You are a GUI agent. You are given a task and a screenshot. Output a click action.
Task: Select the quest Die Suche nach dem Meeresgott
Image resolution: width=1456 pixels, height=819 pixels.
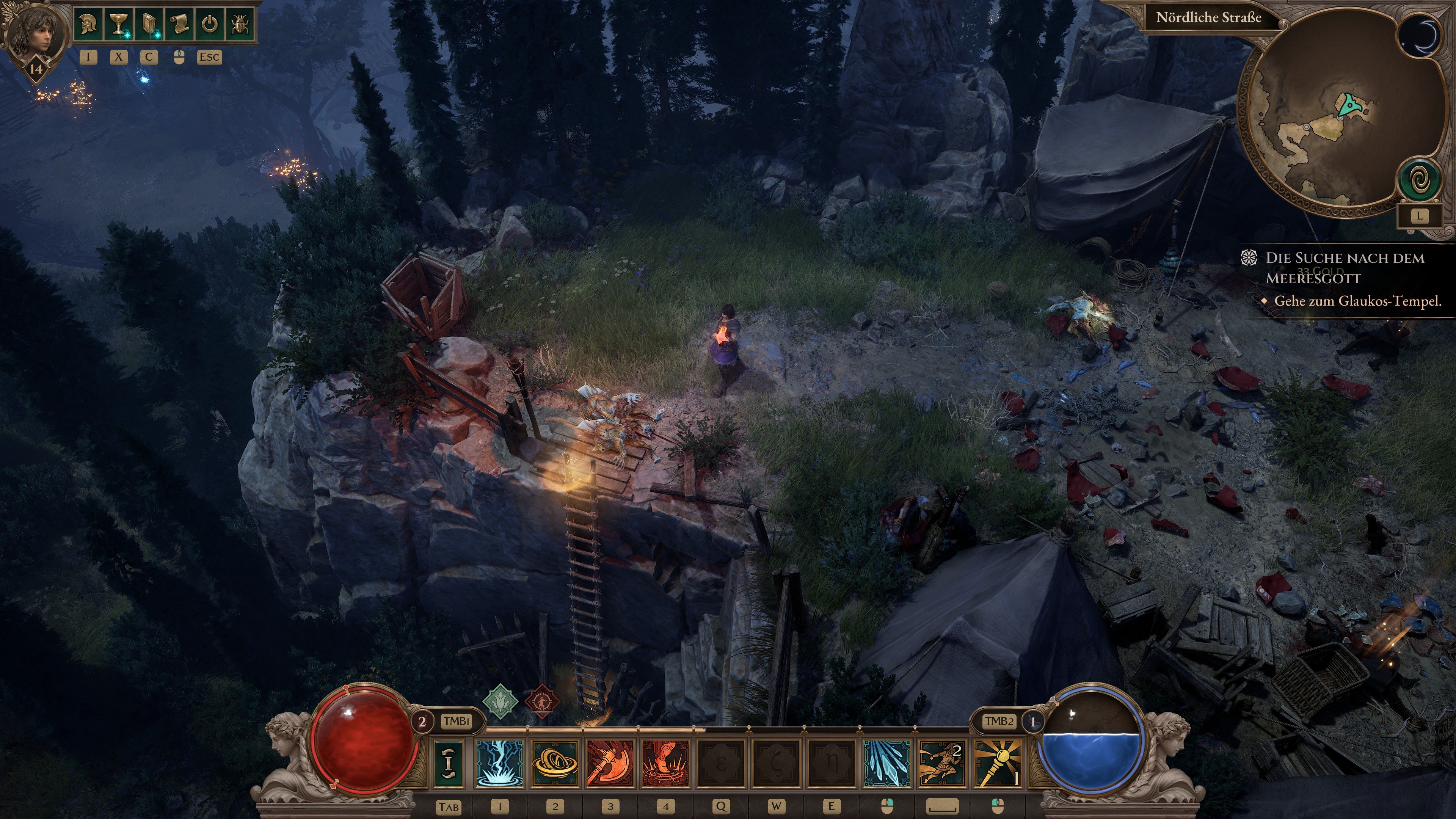pos(1344,267)
